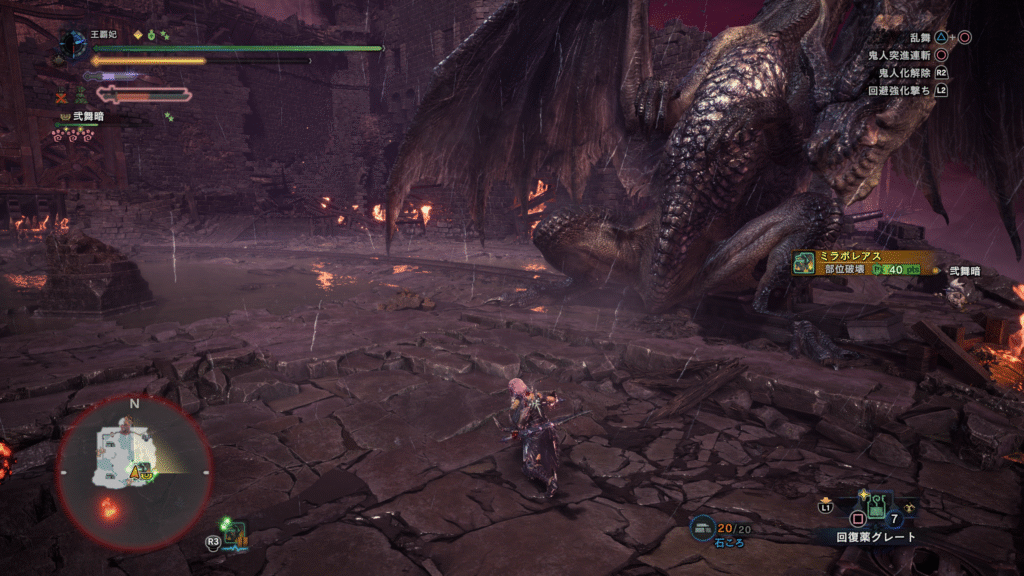Select the stone slinger ammo icon
Image resolution: width=1024 pixels, height=576 pixels.
(x=704, y=527)
